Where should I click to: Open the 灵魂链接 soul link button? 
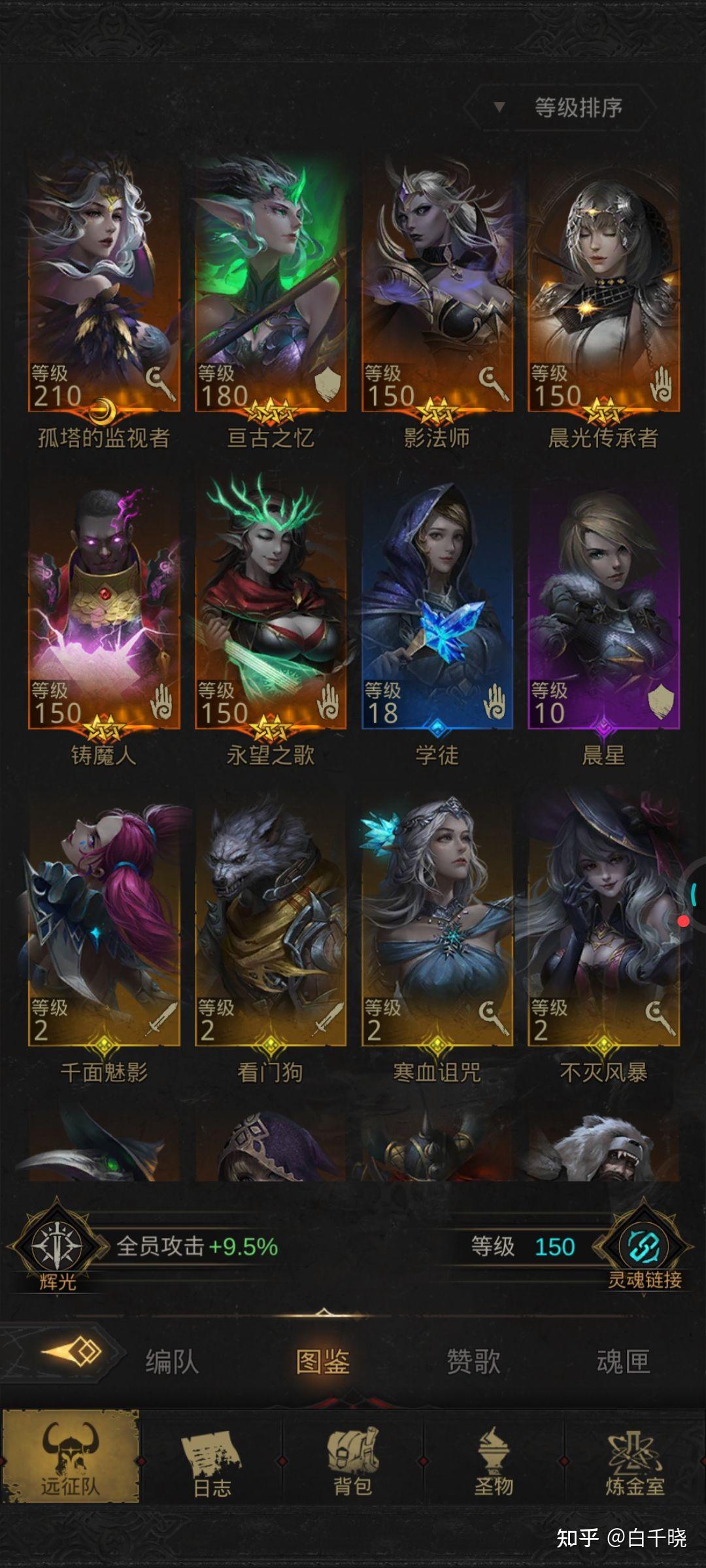point(644,1247)
